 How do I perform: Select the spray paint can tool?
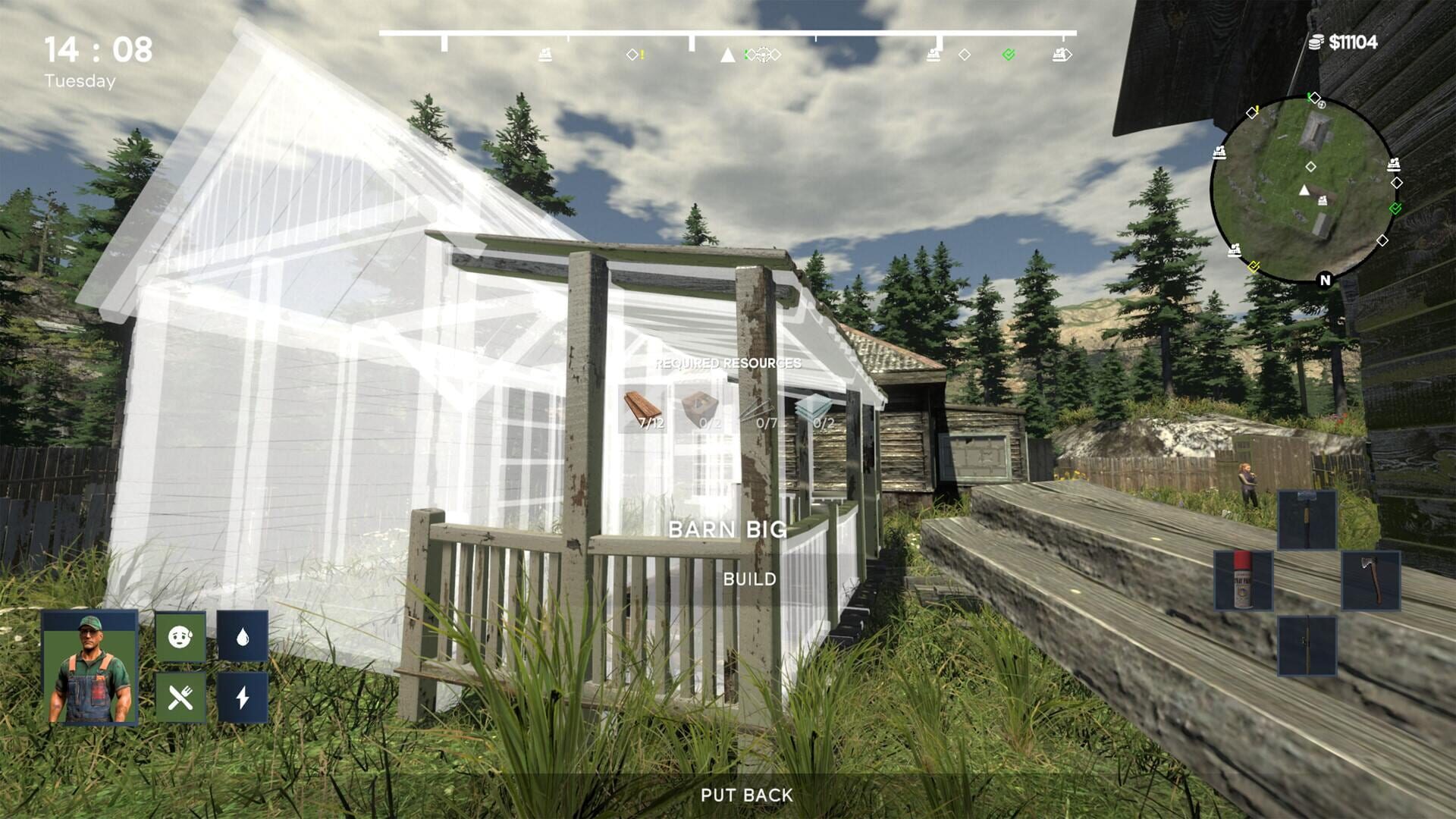pos(1243,580)
